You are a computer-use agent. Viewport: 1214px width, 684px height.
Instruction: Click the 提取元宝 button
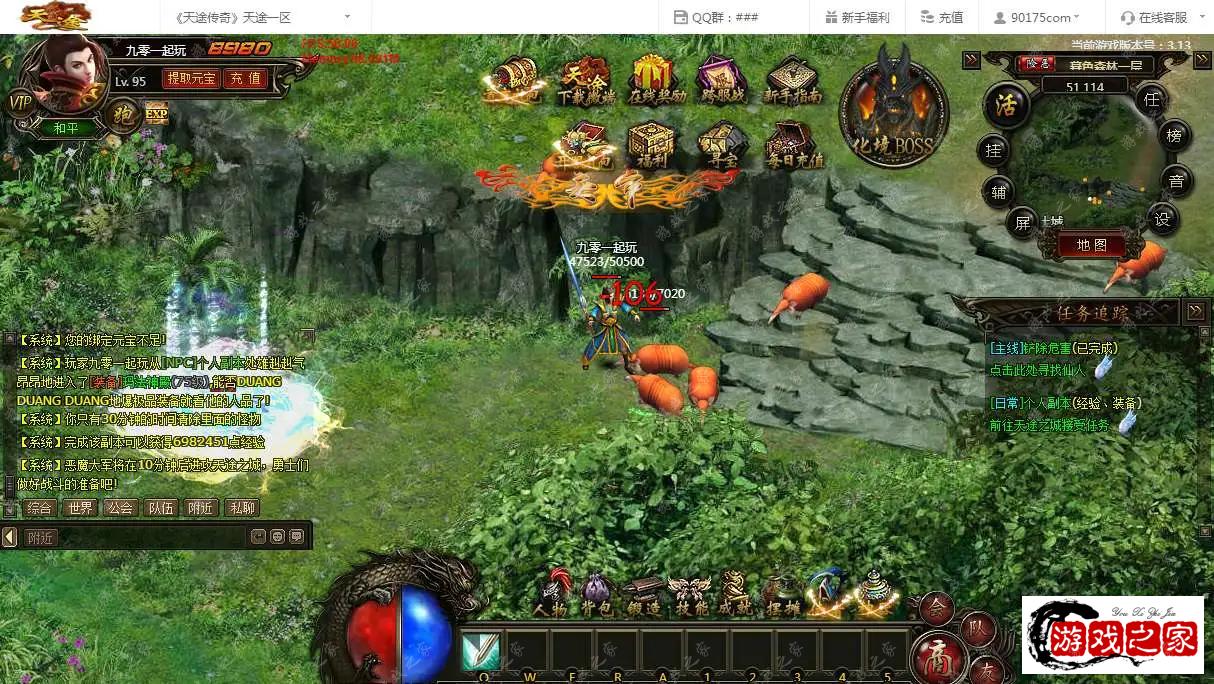pos(191,79)
